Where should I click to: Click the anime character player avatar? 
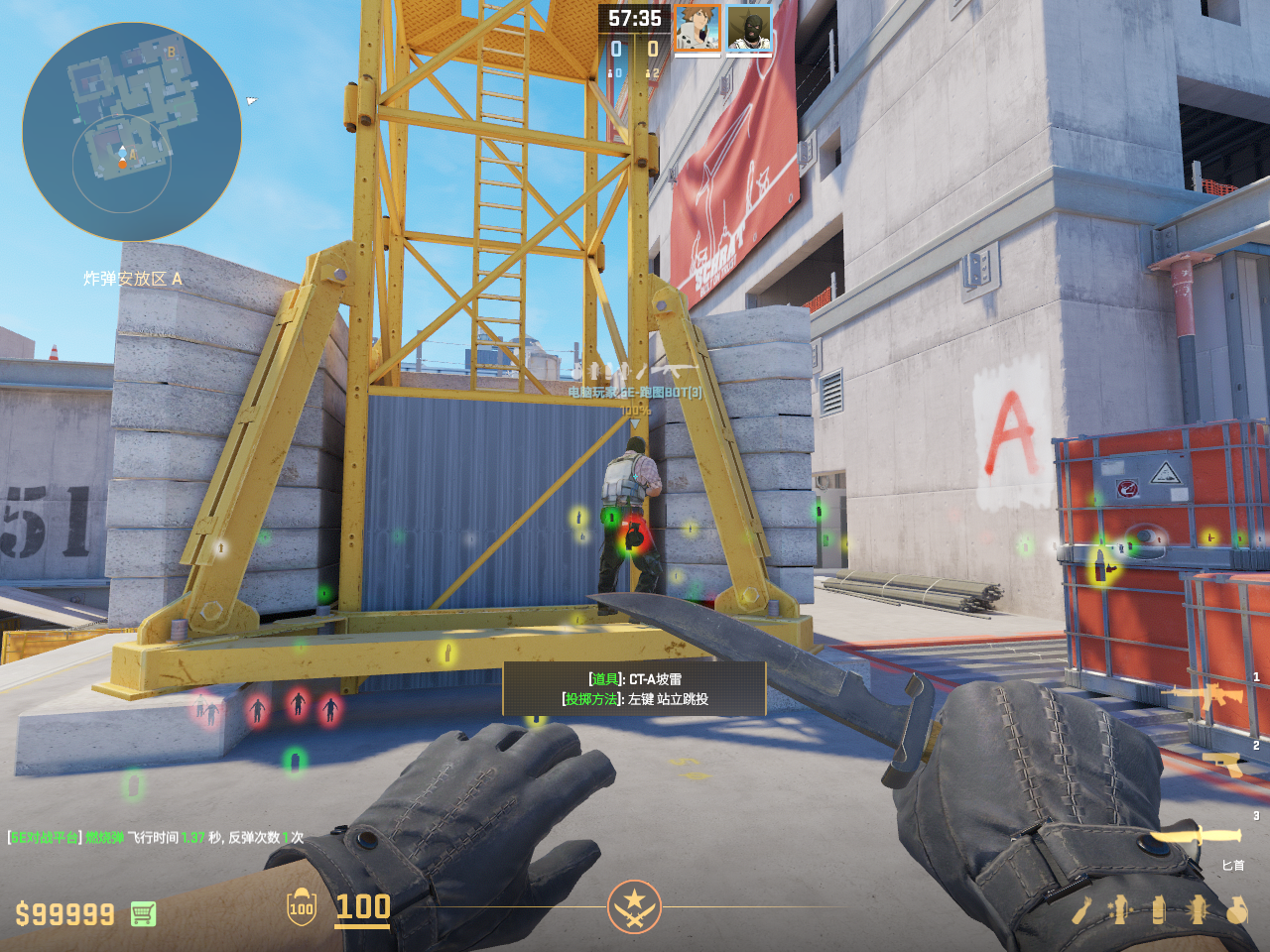click(x=697, y=28)
